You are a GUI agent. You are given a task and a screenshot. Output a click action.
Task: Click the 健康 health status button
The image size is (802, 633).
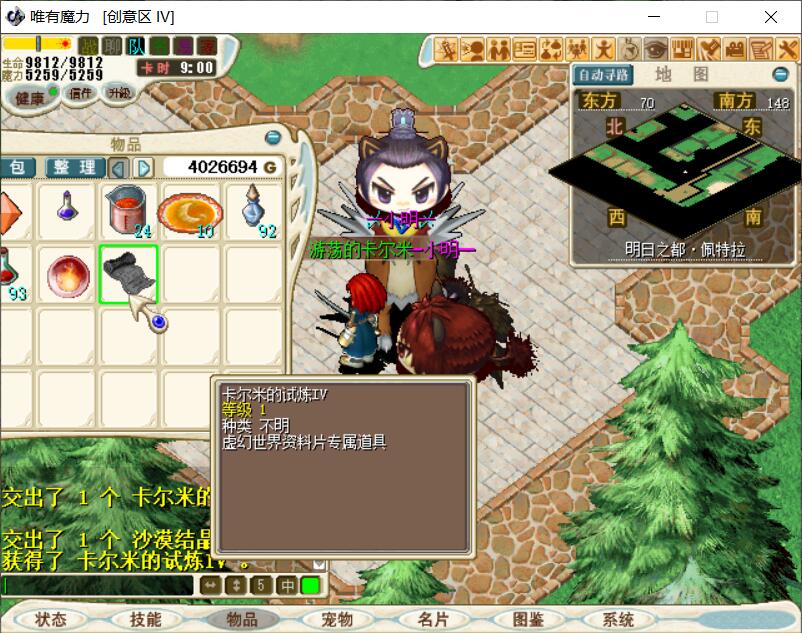click(28, 97)
